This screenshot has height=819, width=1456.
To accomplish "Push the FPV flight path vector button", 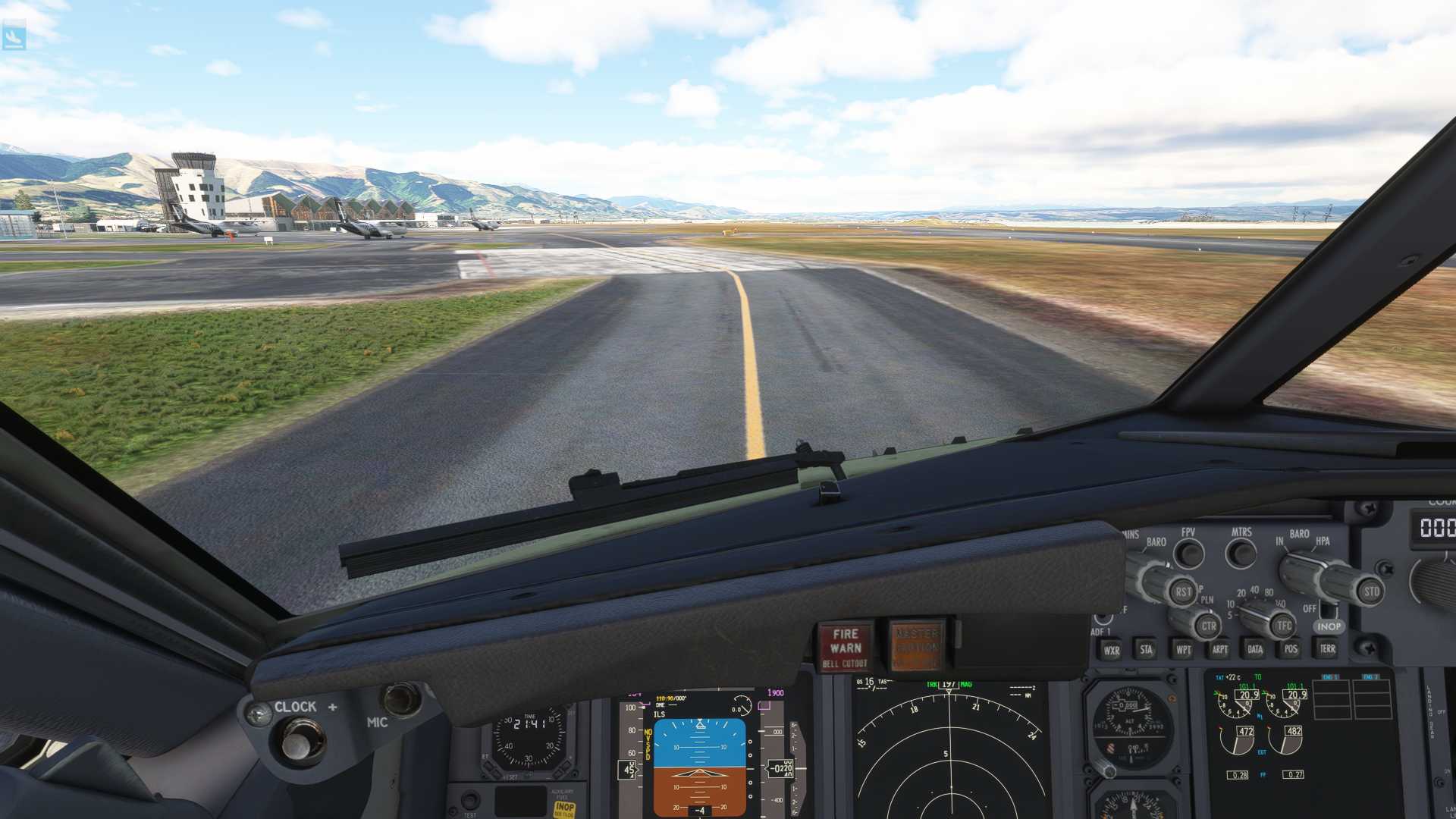I will (1189, 554).
